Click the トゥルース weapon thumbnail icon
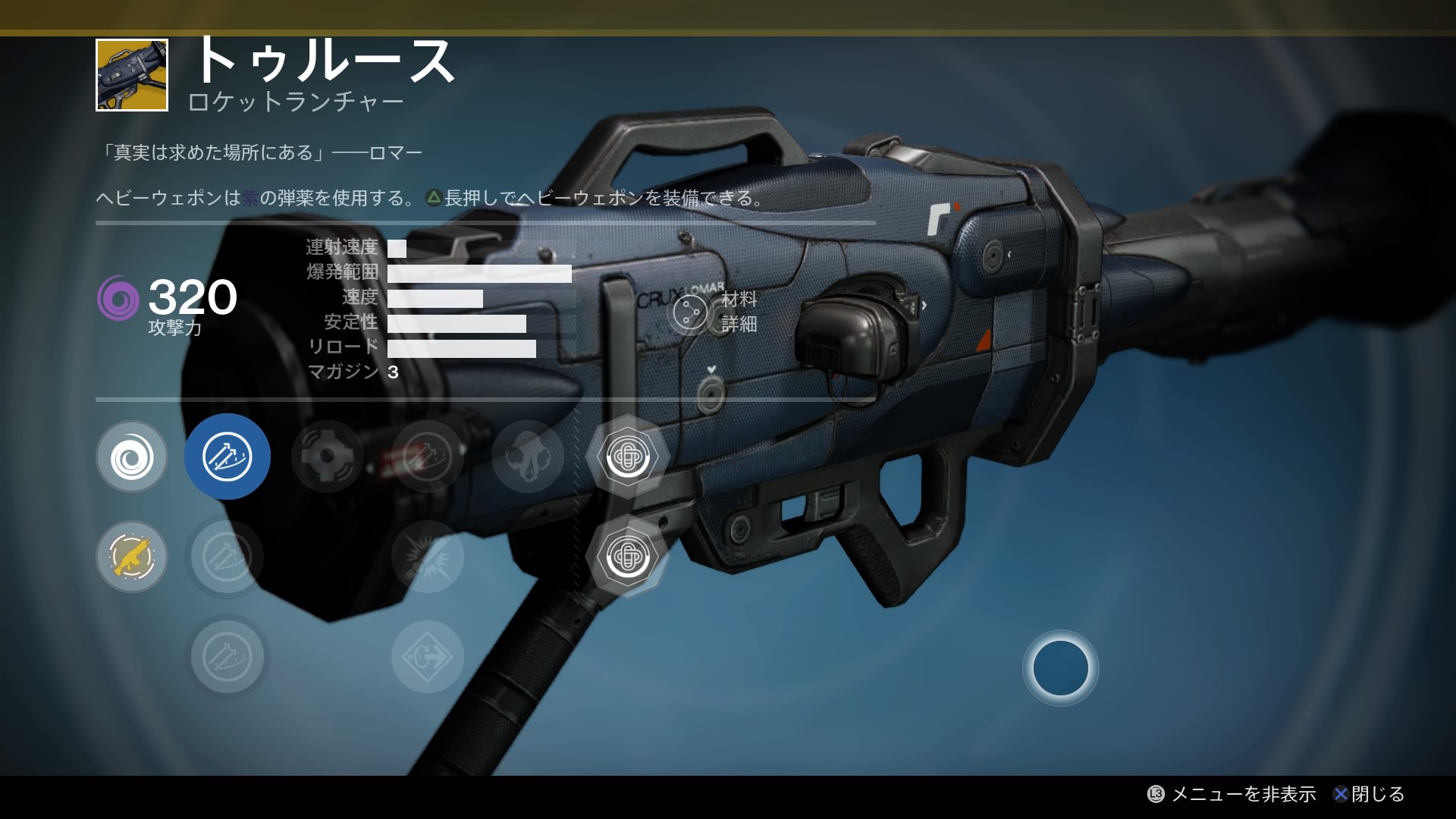Image resolution: width=1456 pixels, height=819 pixels. [x=132, y=75]
